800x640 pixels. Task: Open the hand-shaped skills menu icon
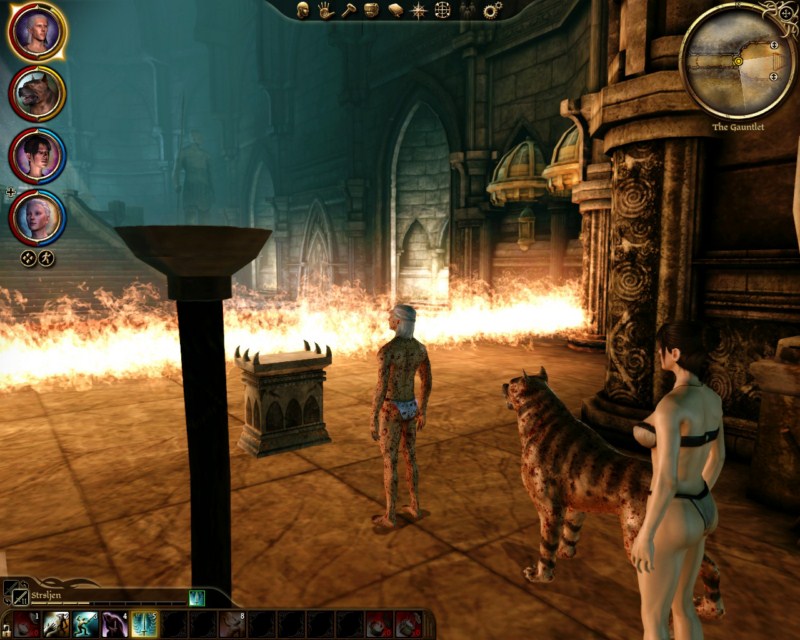point(325,10)
